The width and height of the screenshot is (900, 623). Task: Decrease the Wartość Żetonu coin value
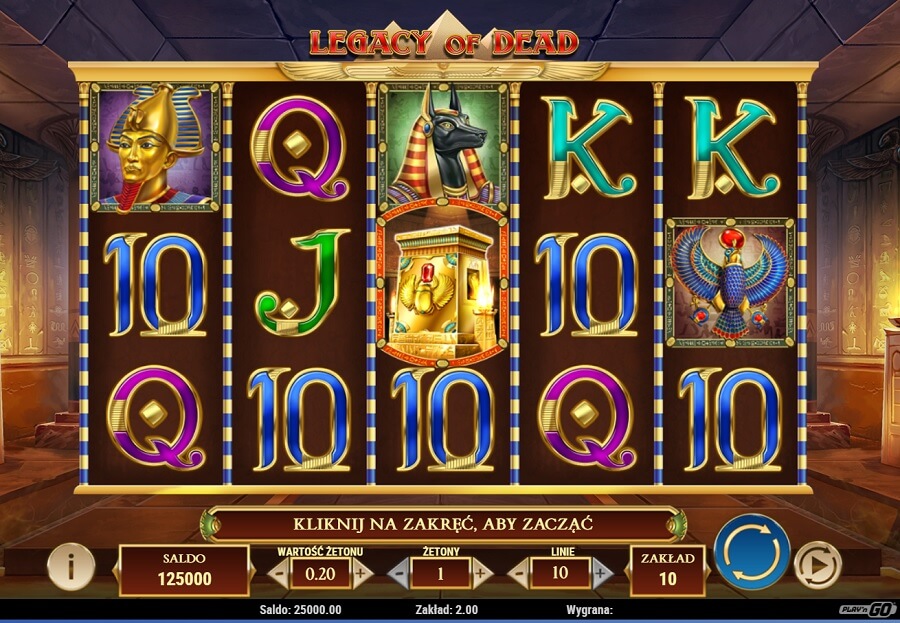[x=280, y=573]
